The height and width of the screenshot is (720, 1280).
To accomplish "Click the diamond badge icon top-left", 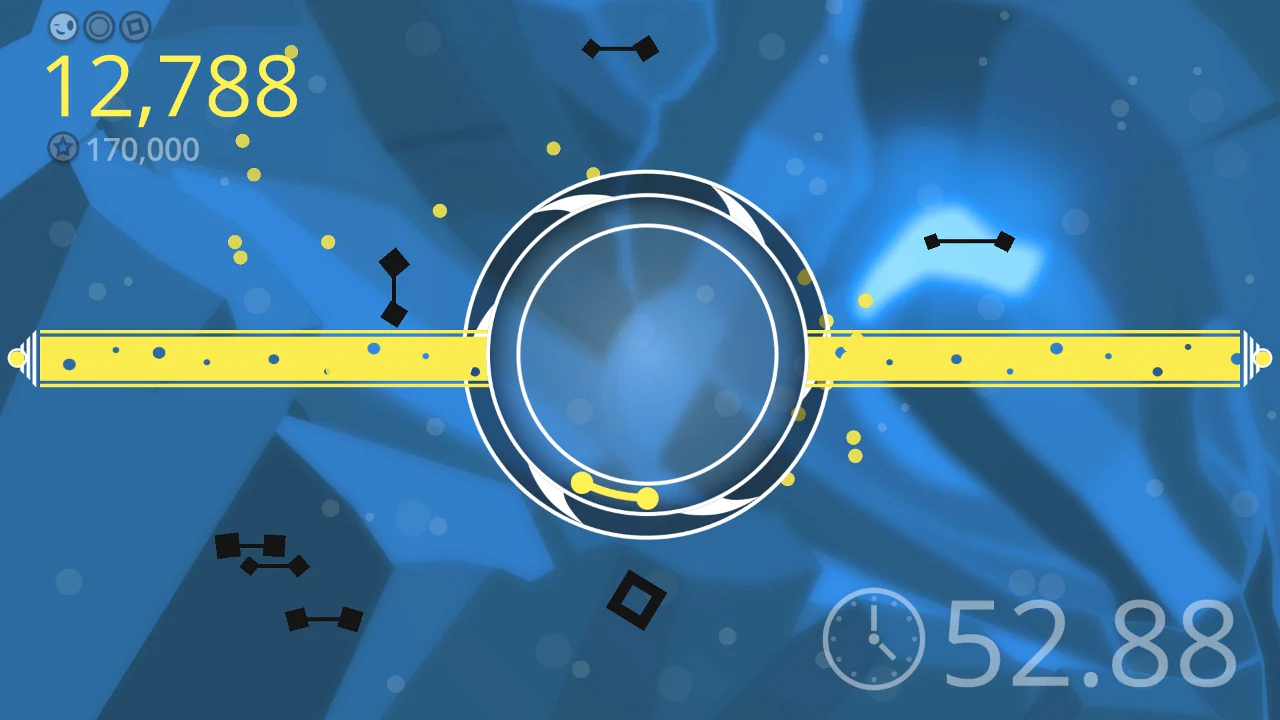I will coord(133,27).
